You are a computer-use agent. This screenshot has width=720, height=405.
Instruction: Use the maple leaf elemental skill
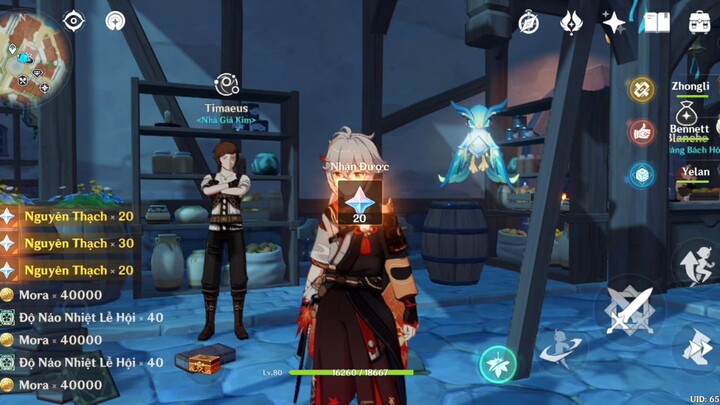(x=497, y=365)
